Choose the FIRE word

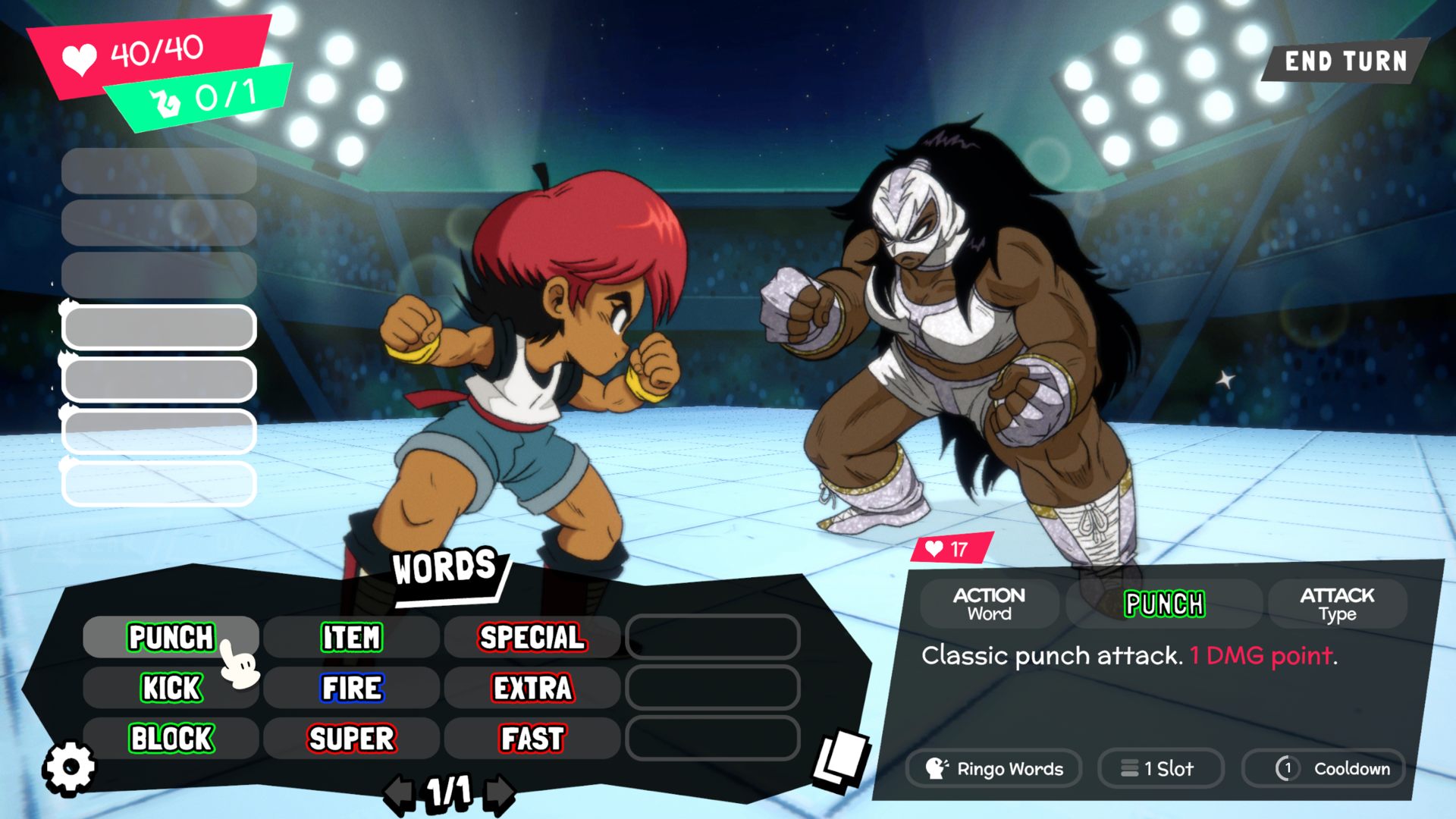point(351,688)
